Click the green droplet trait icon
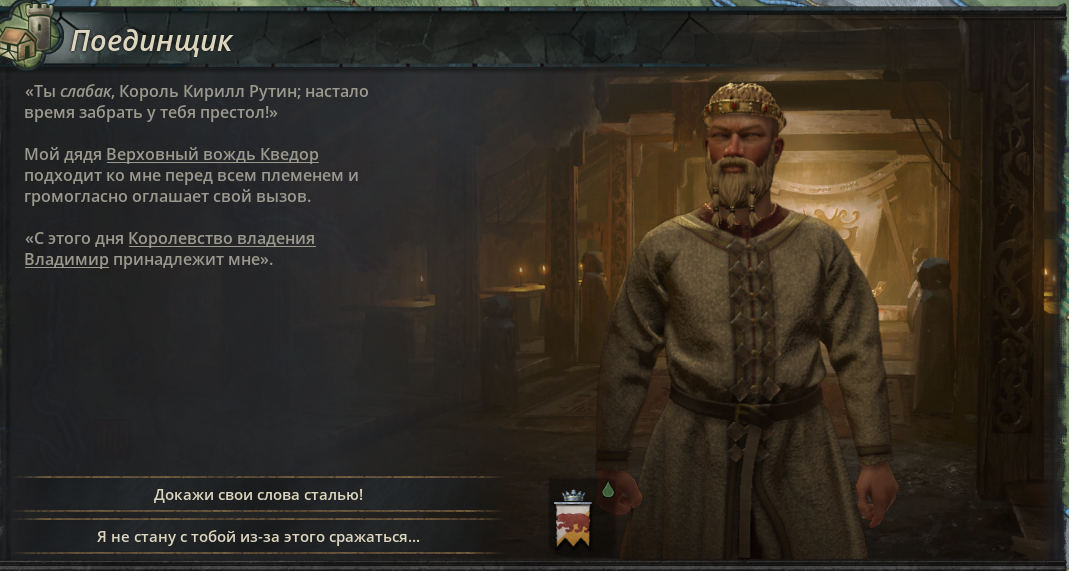This screenshot has width=1069, height=571. [607, 490]
